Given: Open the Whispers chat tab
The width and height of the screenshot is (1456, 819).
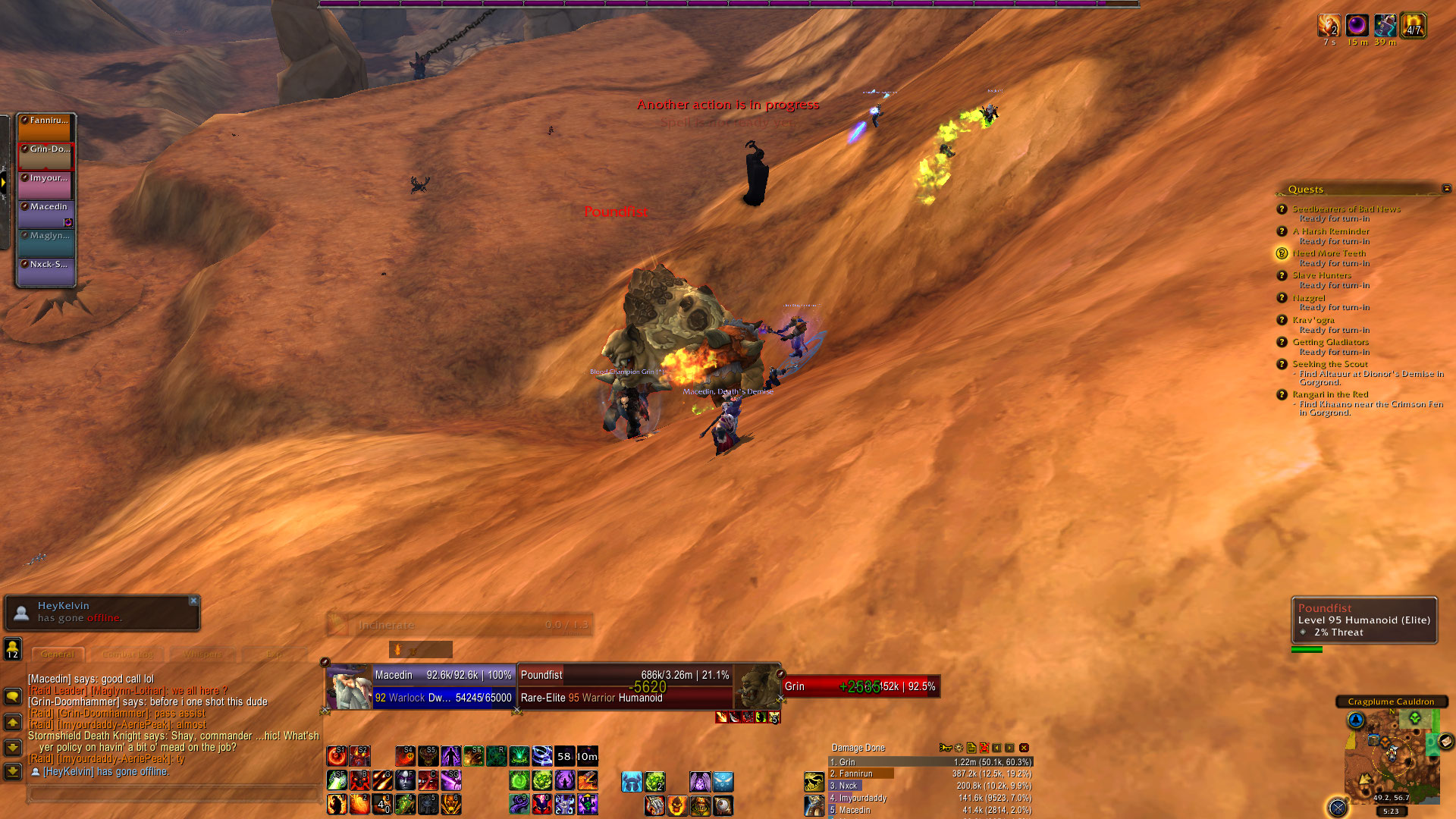Looking at the screenshot, I should click(202, 654).
